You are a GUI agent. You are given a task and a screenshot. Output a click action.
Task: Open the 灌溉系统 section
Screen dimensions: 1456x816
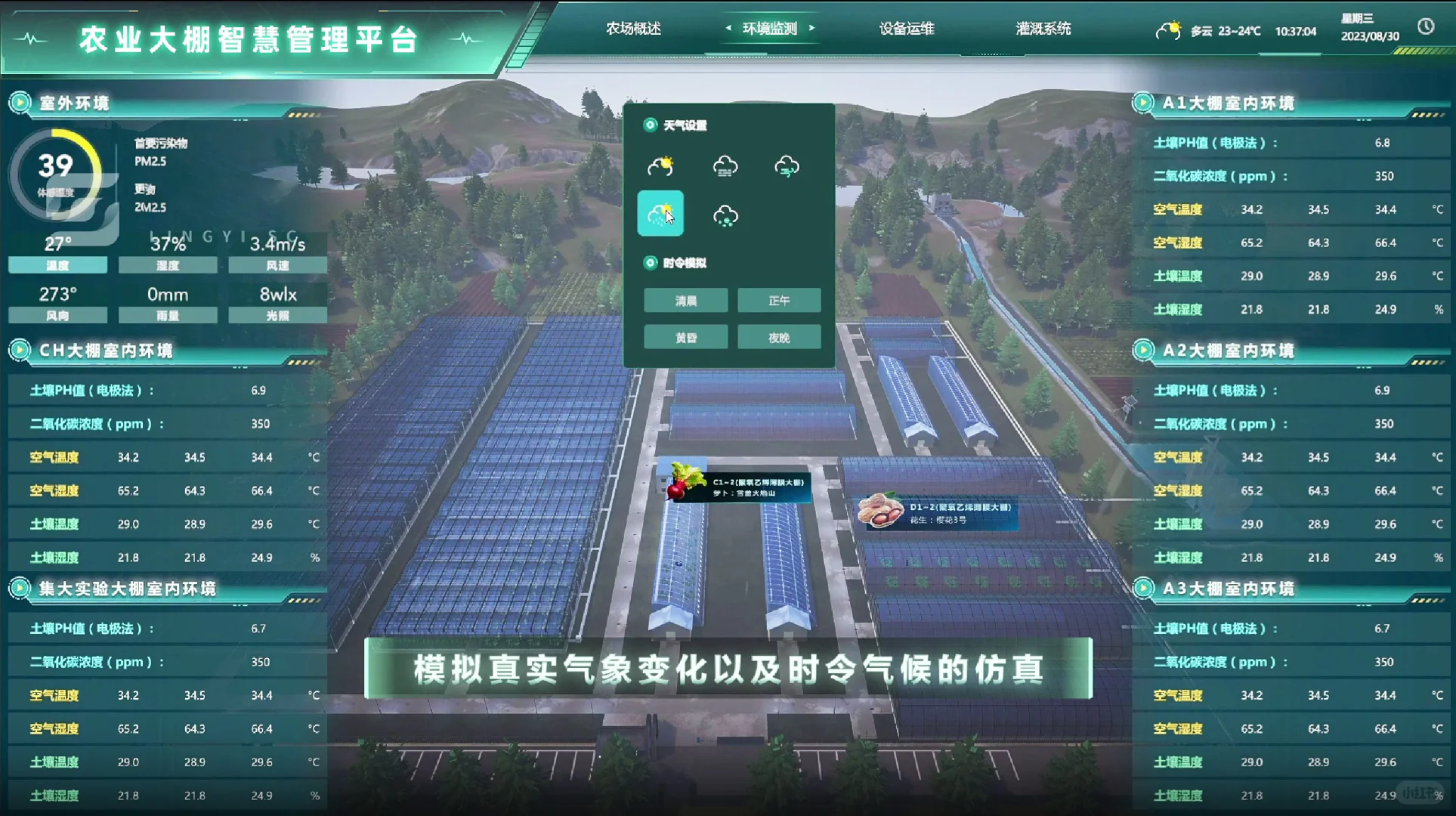click(1043, 29)
